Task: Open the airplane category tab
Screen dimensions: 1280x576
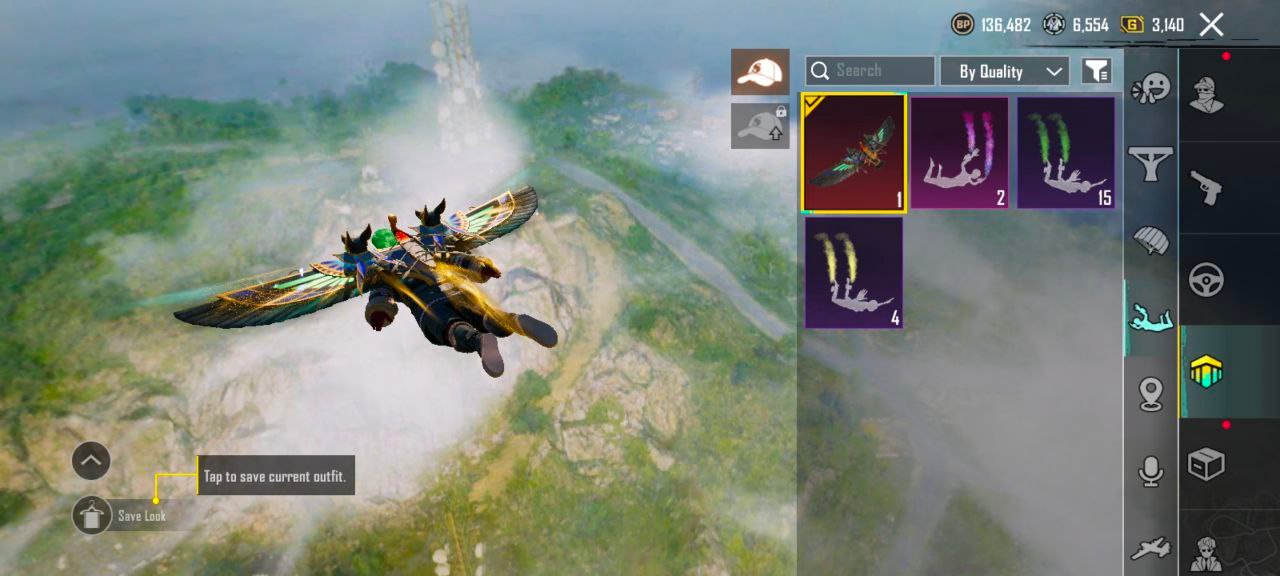Action: point(1151,548)
